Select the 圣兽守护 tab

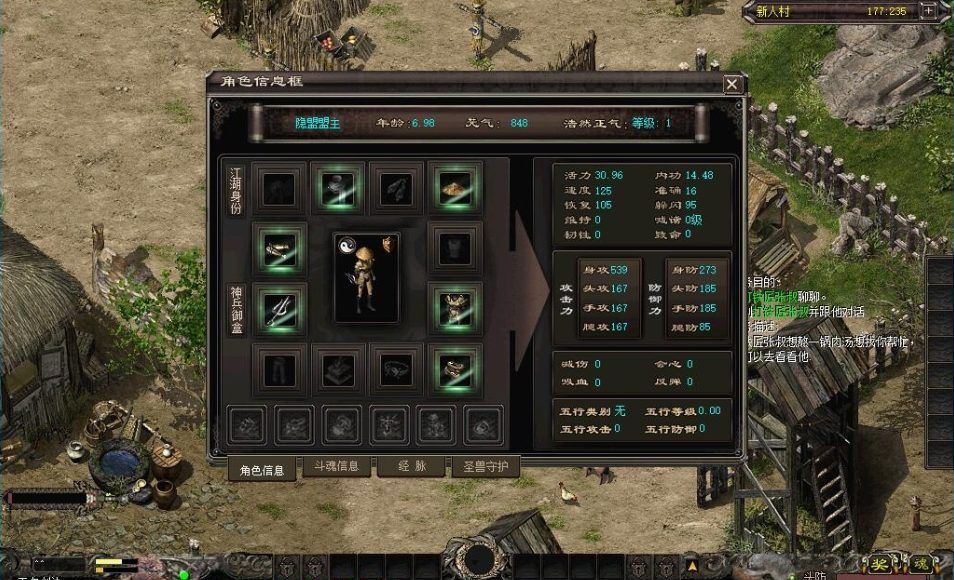pyautogui.click(x=484, y=466)
